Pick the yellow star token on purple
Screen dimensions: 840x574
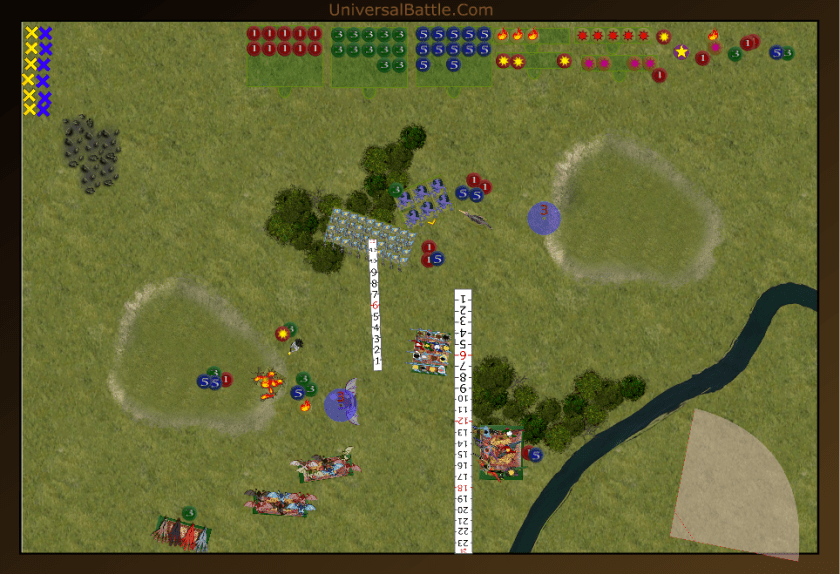[x=681, y=51]
